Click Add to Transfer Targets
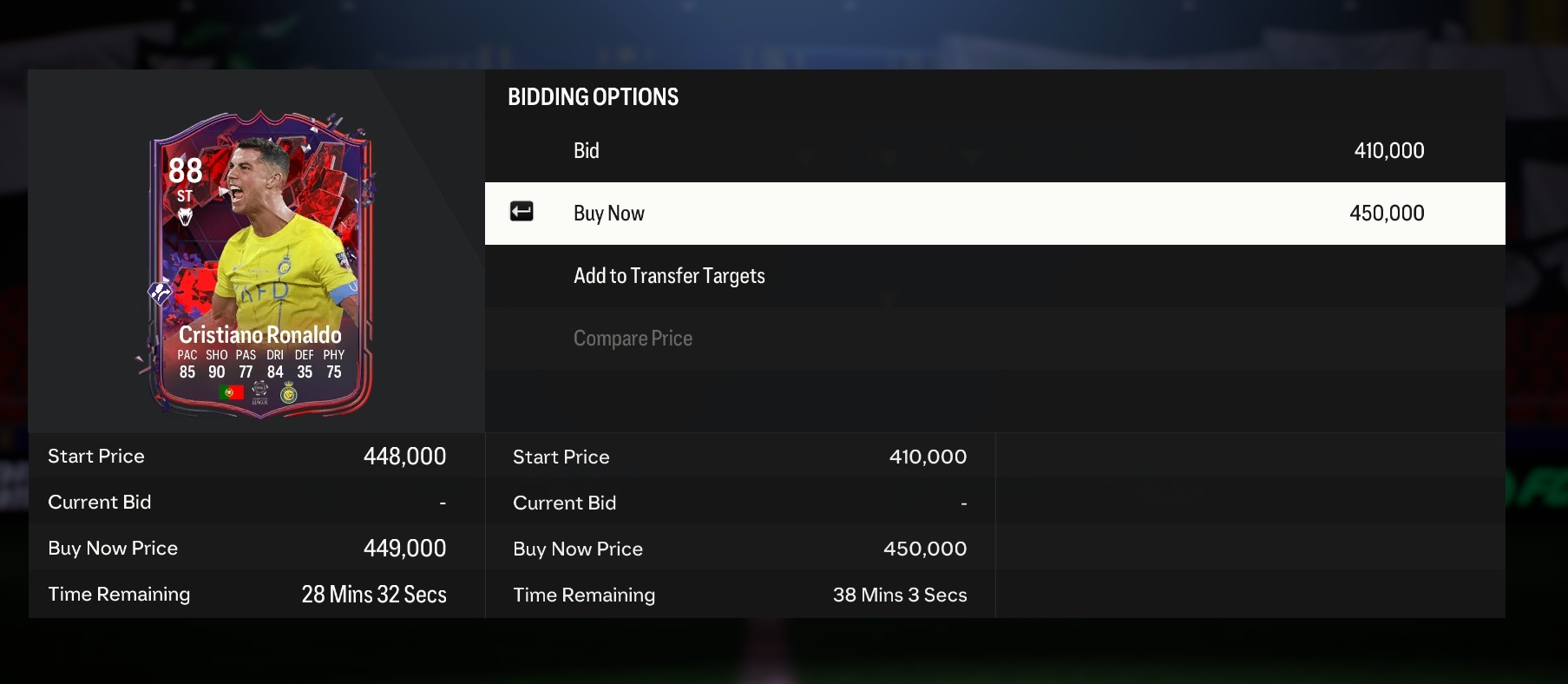This screenshot has width=1568, height=684. click(669, 275)
